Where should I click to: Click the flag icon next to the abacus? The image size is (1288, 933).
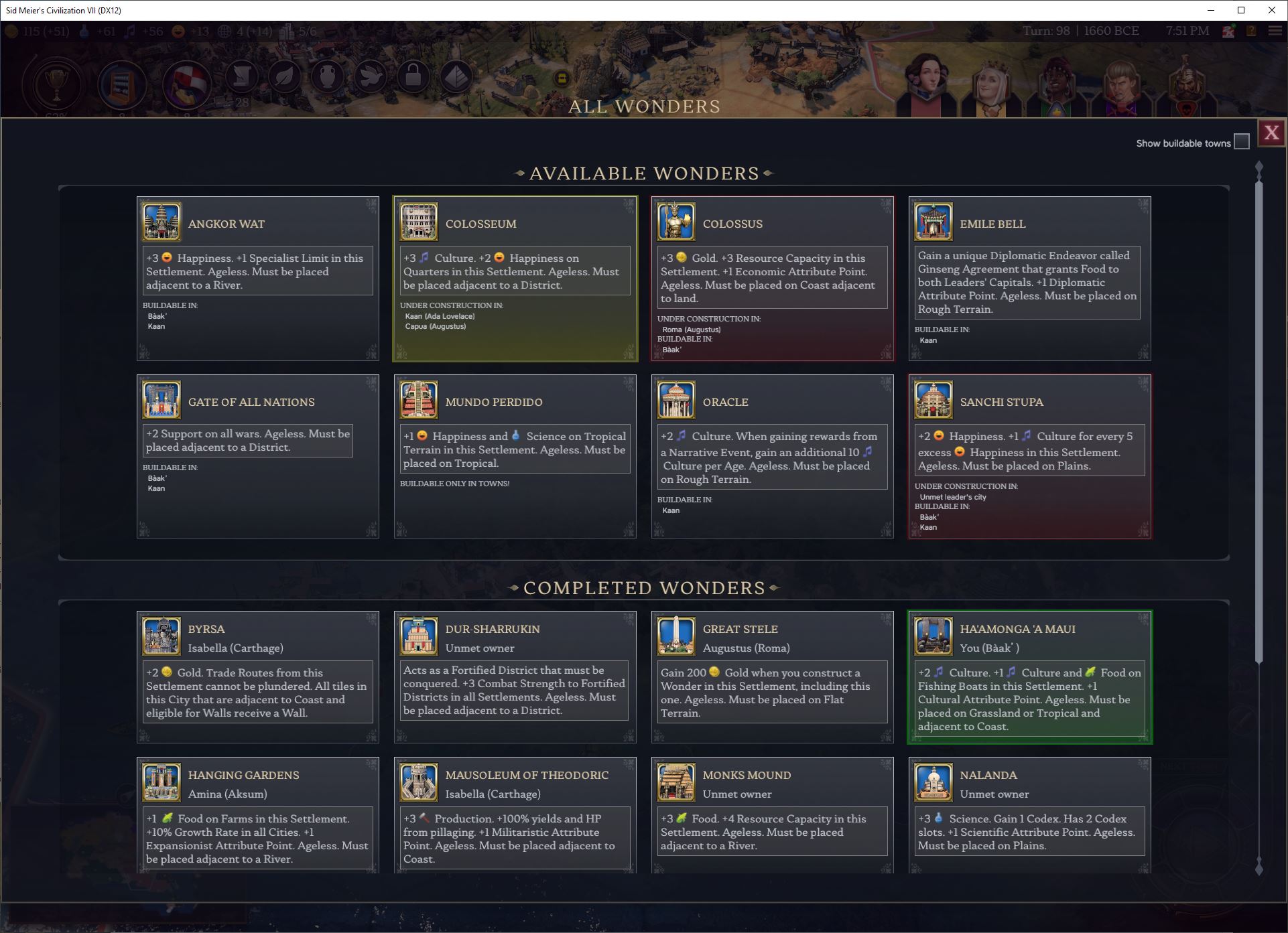(186, 82)
